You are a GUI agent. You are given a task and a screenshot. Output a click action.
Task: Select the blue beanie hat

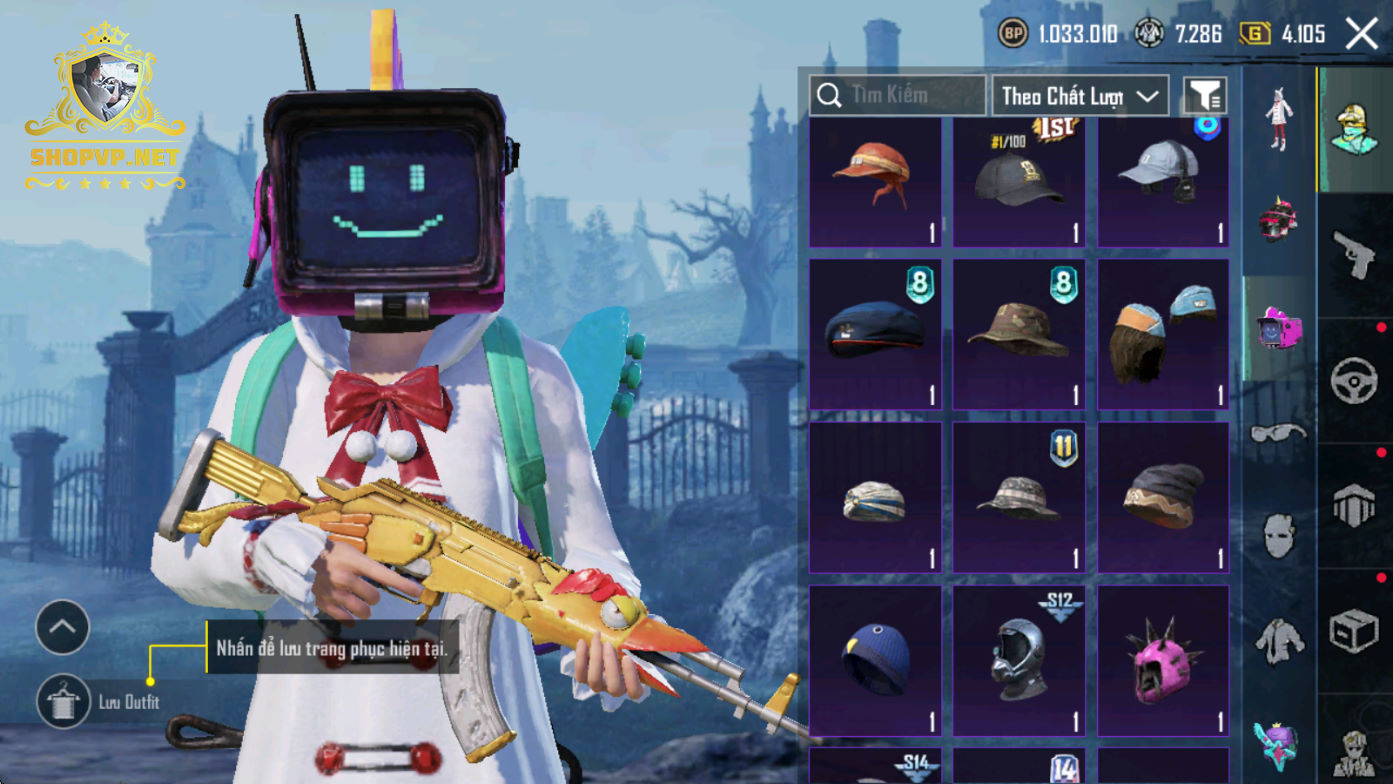(x=875, y=661)
